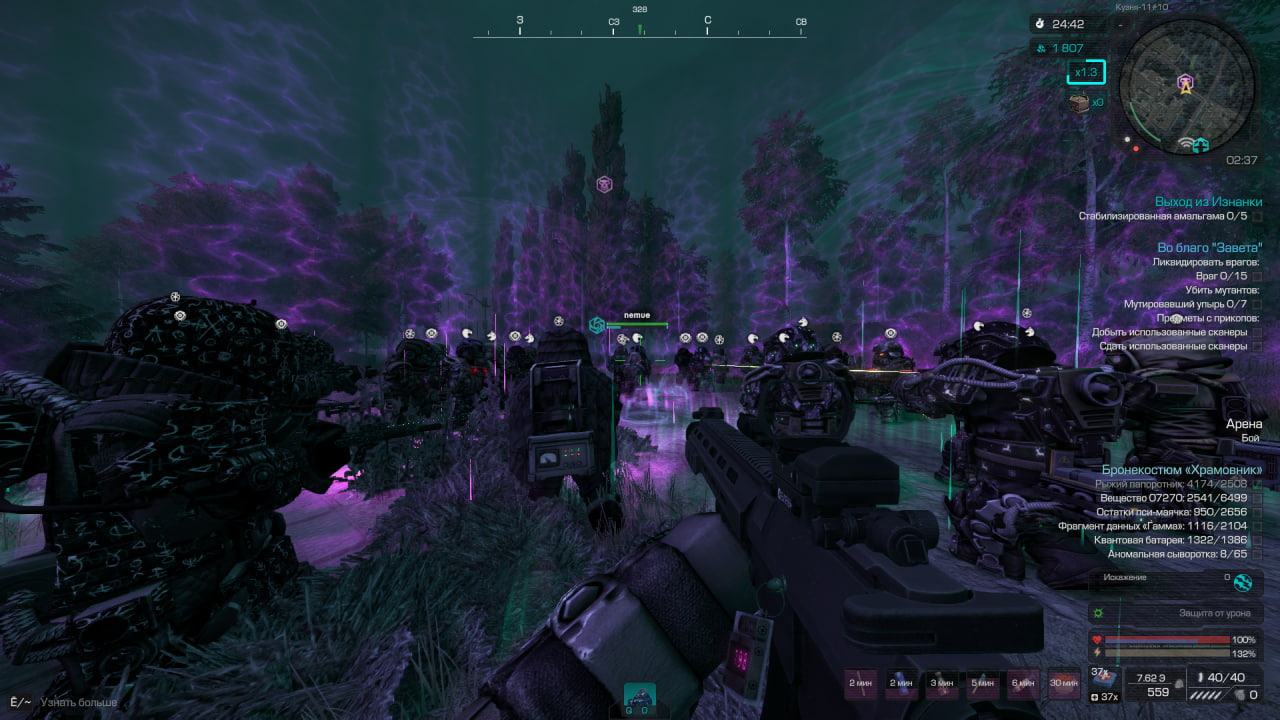Click the 5 мин buff icon
The width and height of the screenshot is (1280, 720).
983,684
